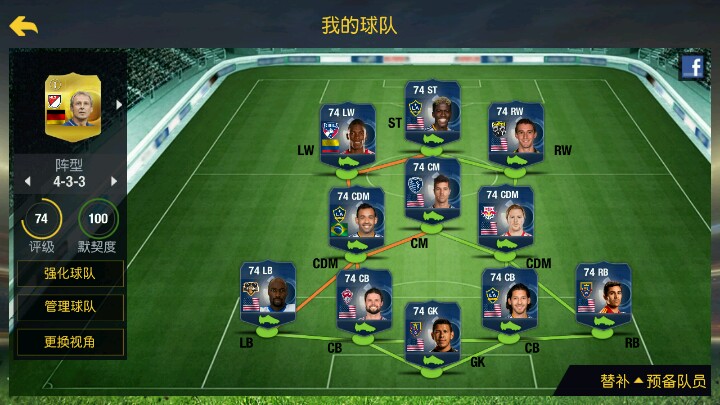Image resolution: width=720 pixels, height=405 pixels.
Task: Change camera with 更换视角 button
Action: tap(70, 342)
